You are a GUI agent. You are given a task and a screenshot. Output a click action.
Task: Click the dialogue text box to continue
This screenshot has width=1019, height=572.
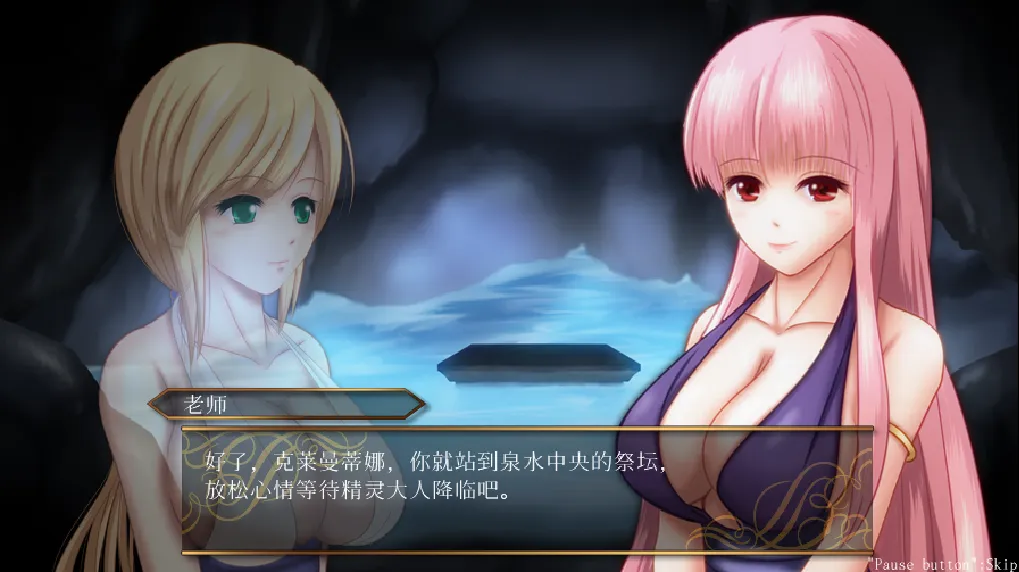click(527, 490)
